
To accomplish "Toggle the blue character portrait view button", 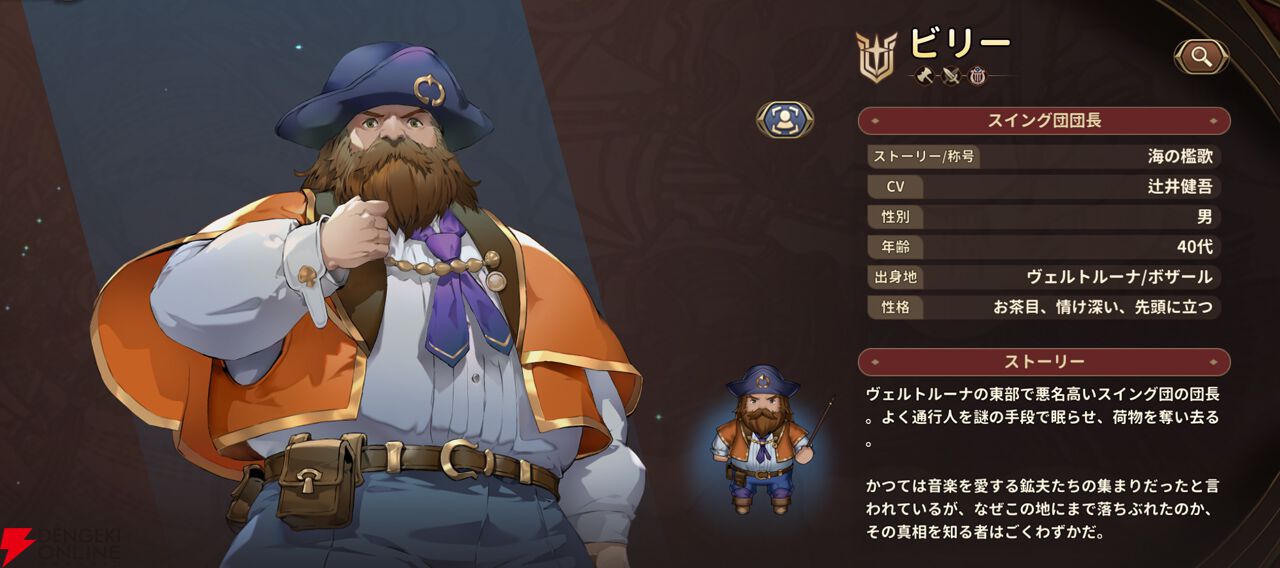I will (785, 120).
